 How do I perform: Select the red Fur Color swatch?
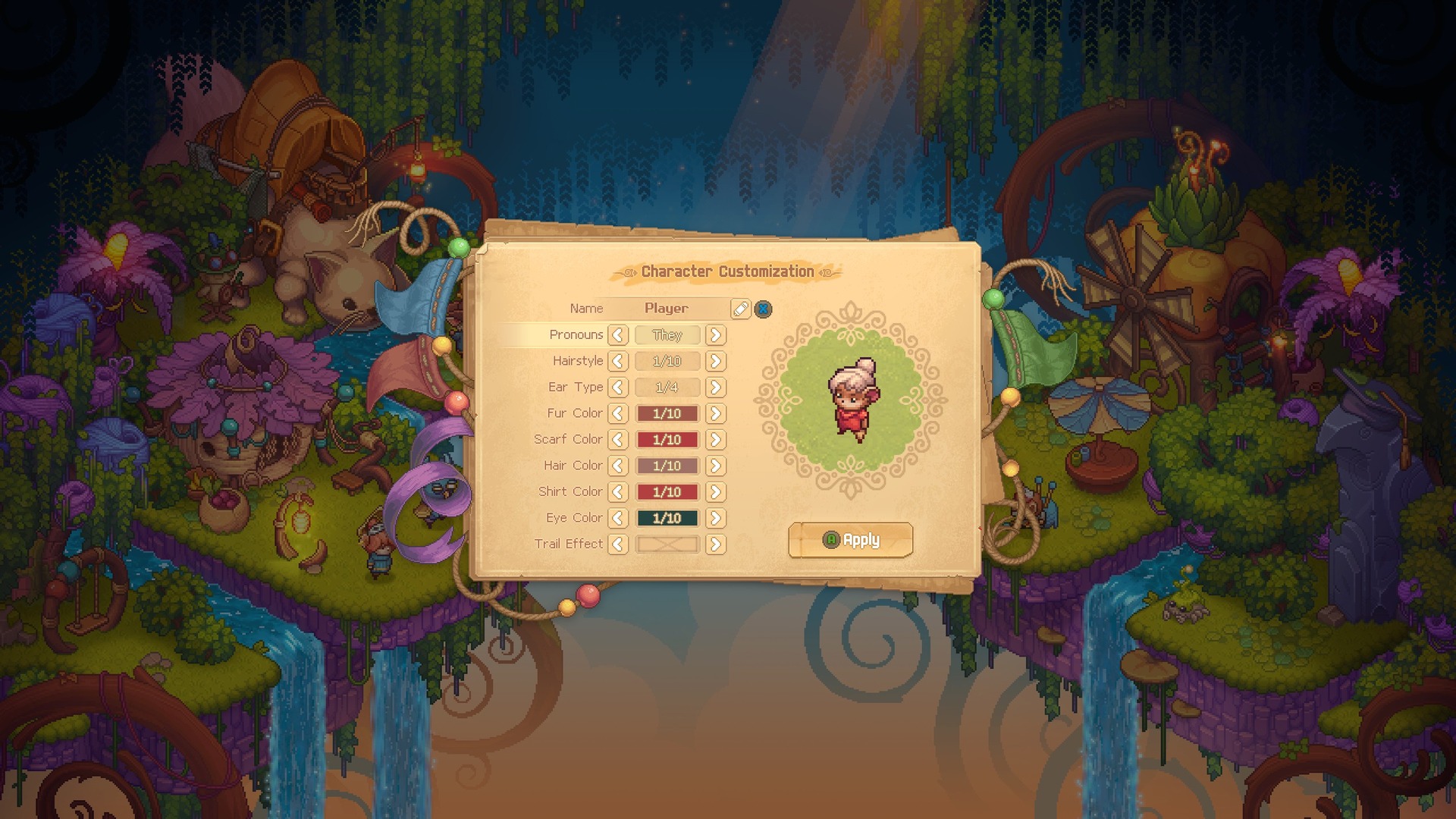pyautogui.click(x=667, y=413)
